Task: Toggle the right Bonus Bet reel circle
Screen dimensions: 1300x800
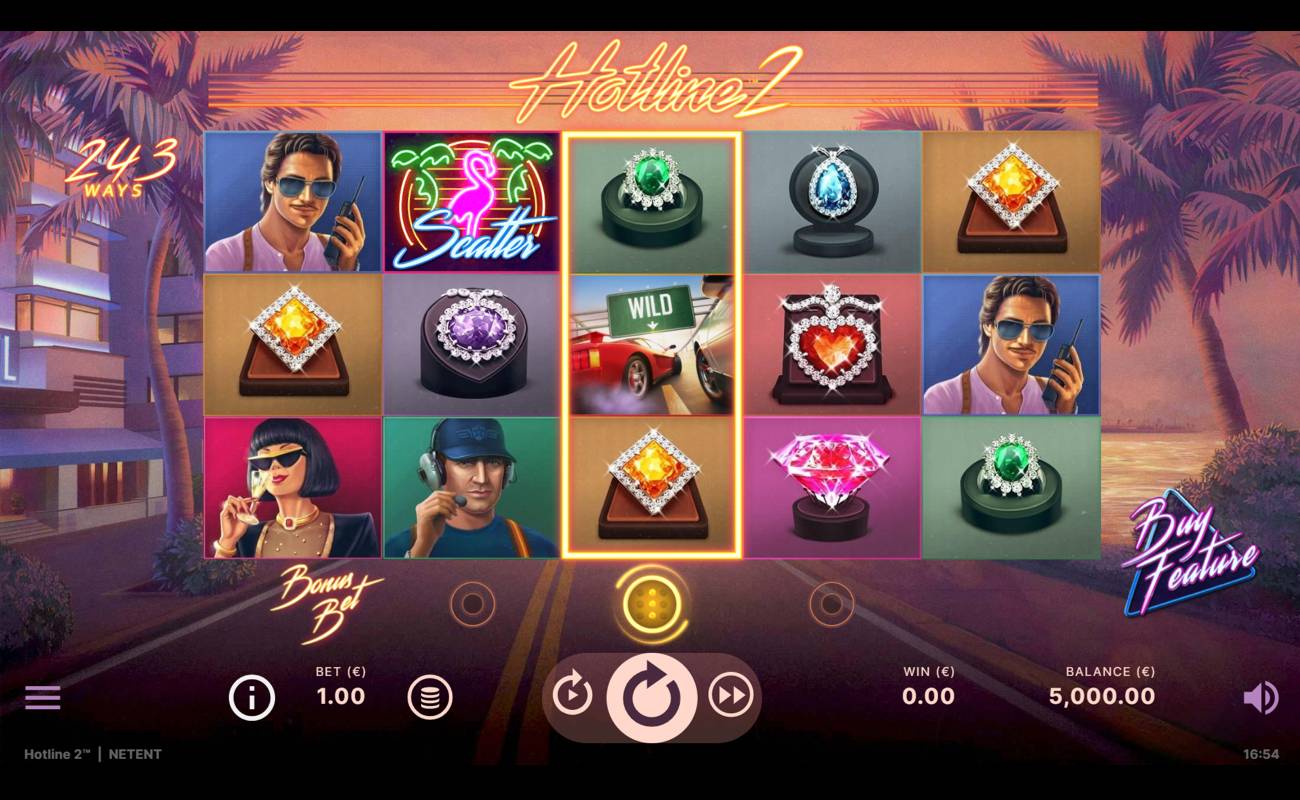Action: [x=831, y=604]
